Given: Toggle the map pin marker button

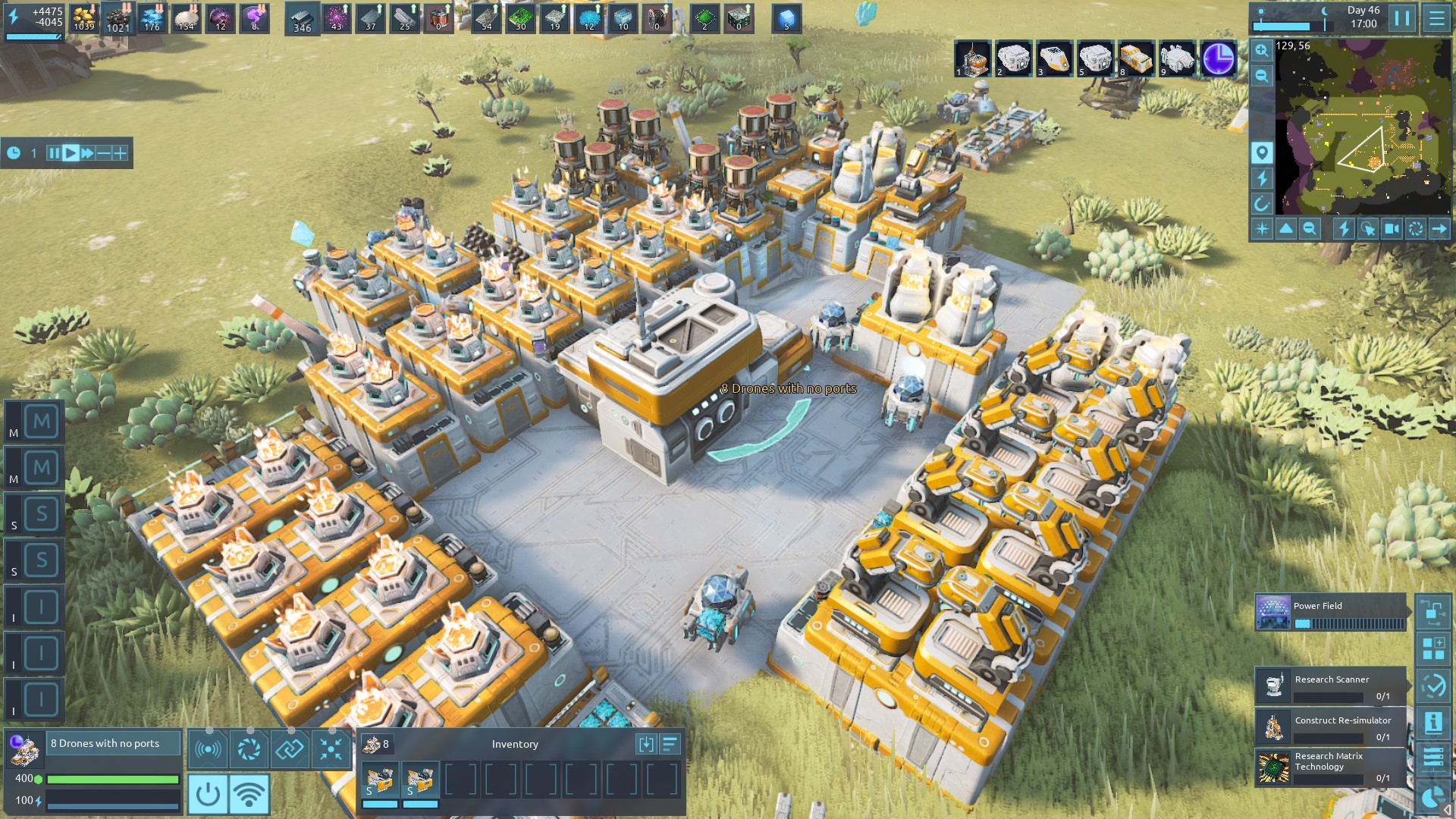Looking at the screenshot, I should 1262,153.
